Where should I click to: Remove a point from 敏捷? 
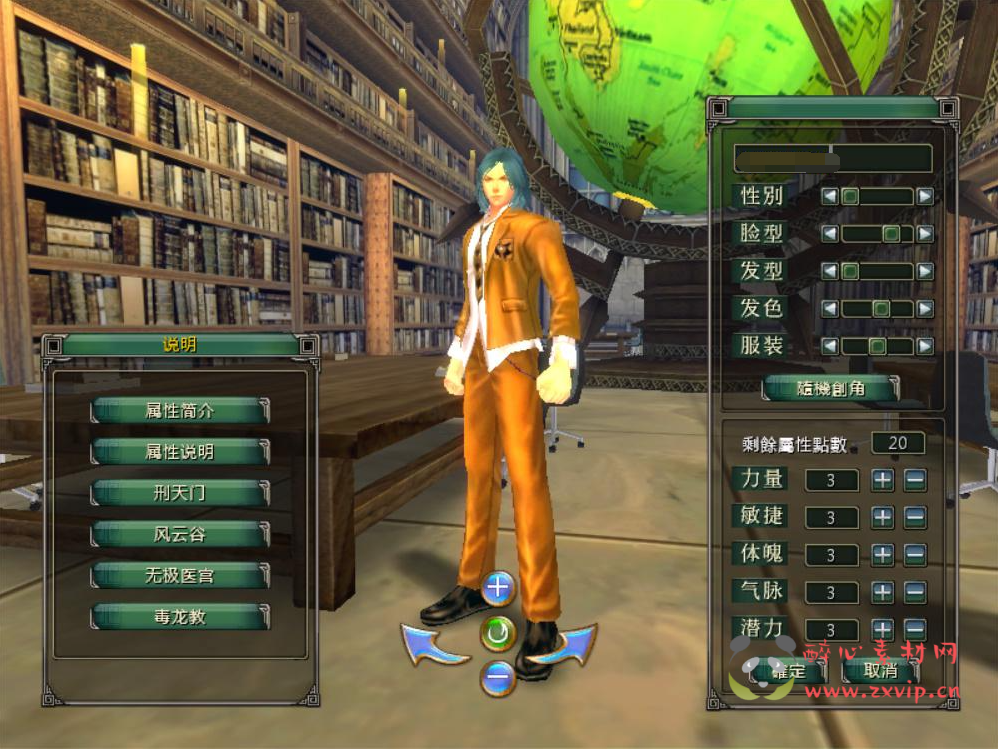pyautogui.click(x=915, y=518)
